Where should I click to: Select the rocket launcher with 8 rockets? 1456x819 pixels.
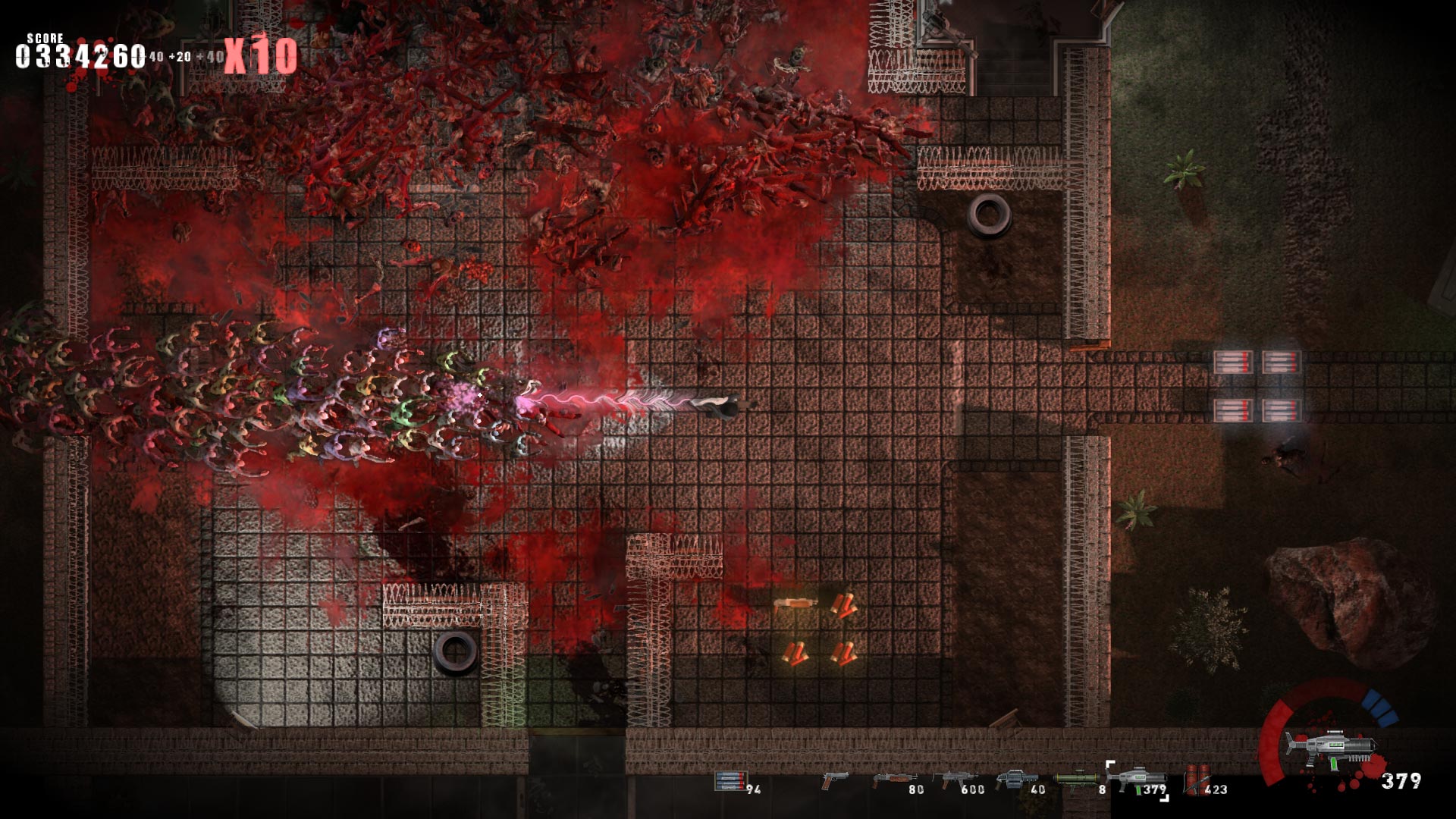(x=1078, y=779)
